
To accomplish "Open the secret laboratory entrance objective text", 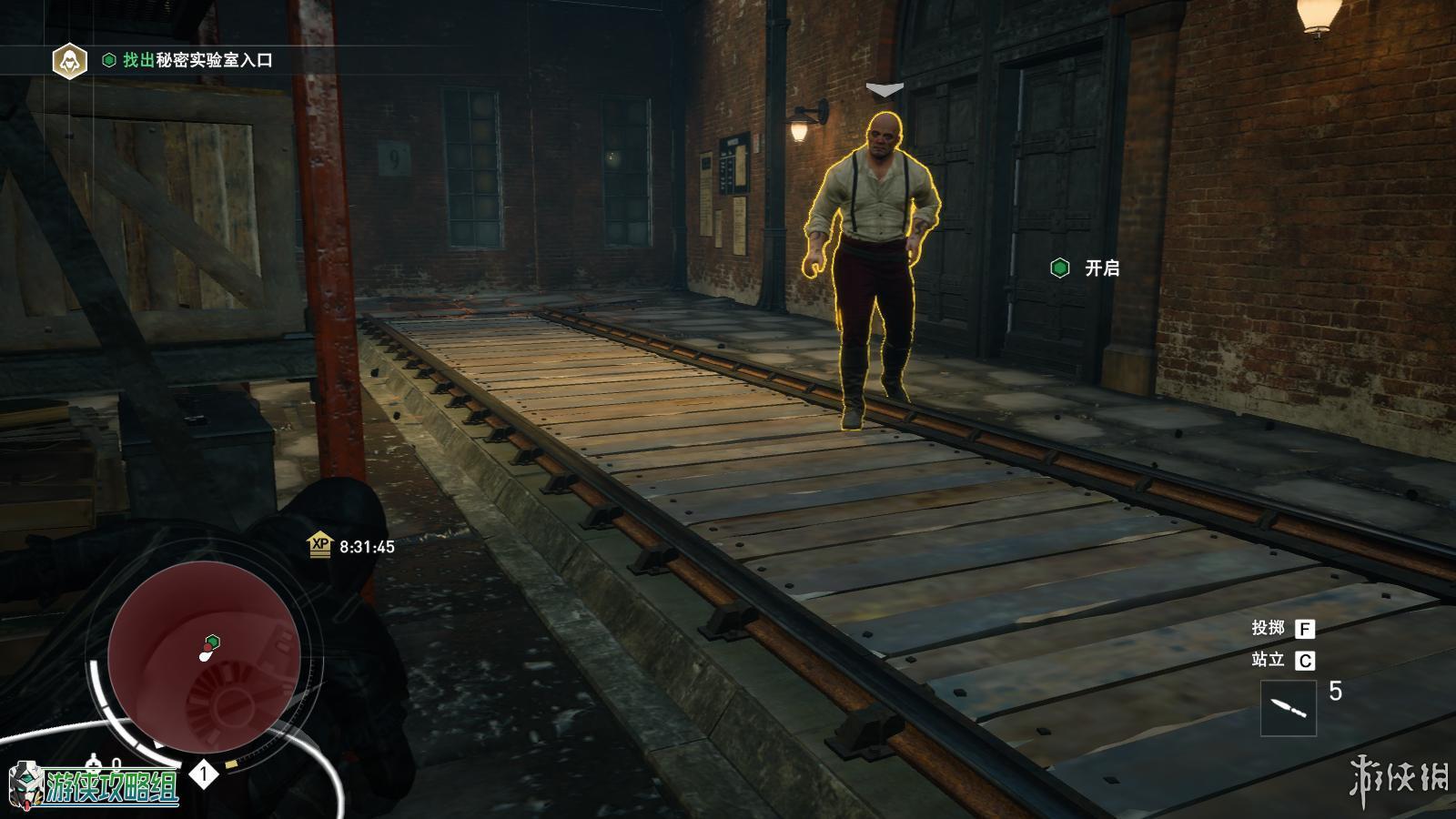I will 197,60.
